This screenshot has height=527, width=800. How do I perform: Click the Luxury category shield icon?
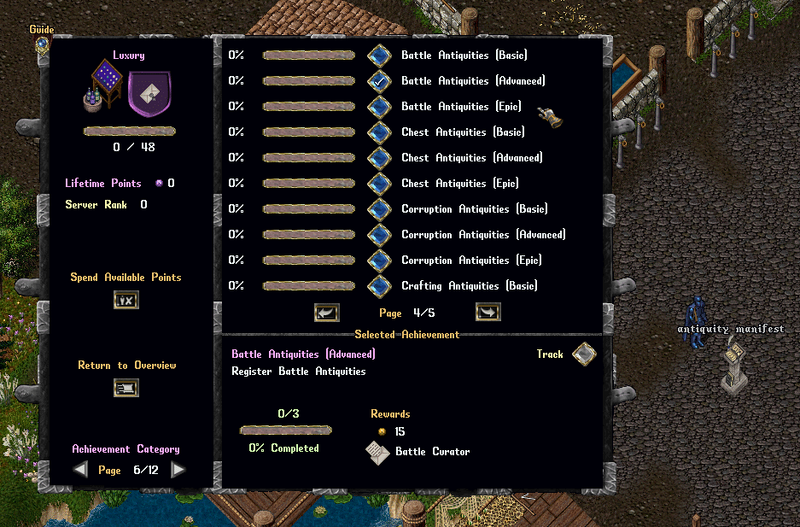point(150,91)
